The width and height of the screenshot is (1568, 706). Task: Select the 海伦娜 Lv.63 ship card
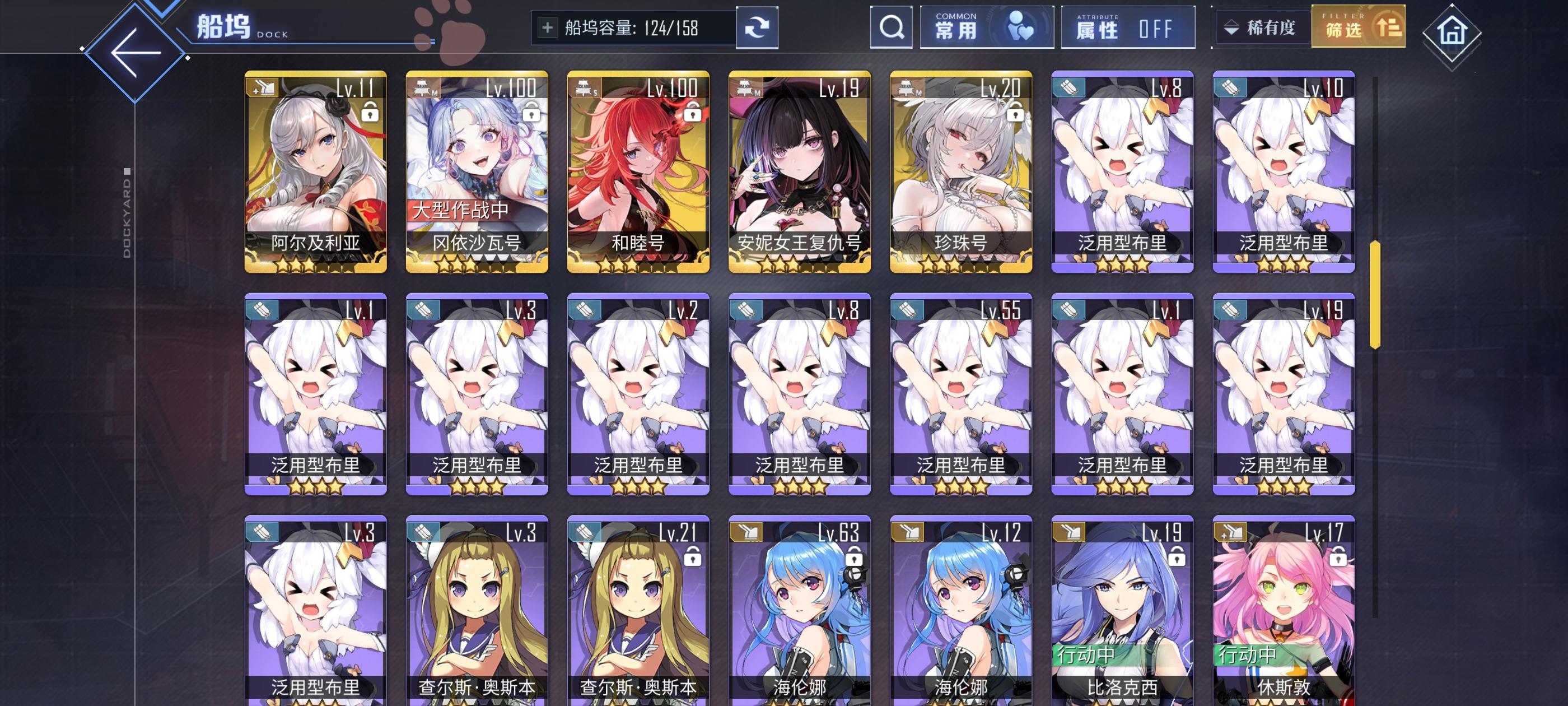click(800, 603)
